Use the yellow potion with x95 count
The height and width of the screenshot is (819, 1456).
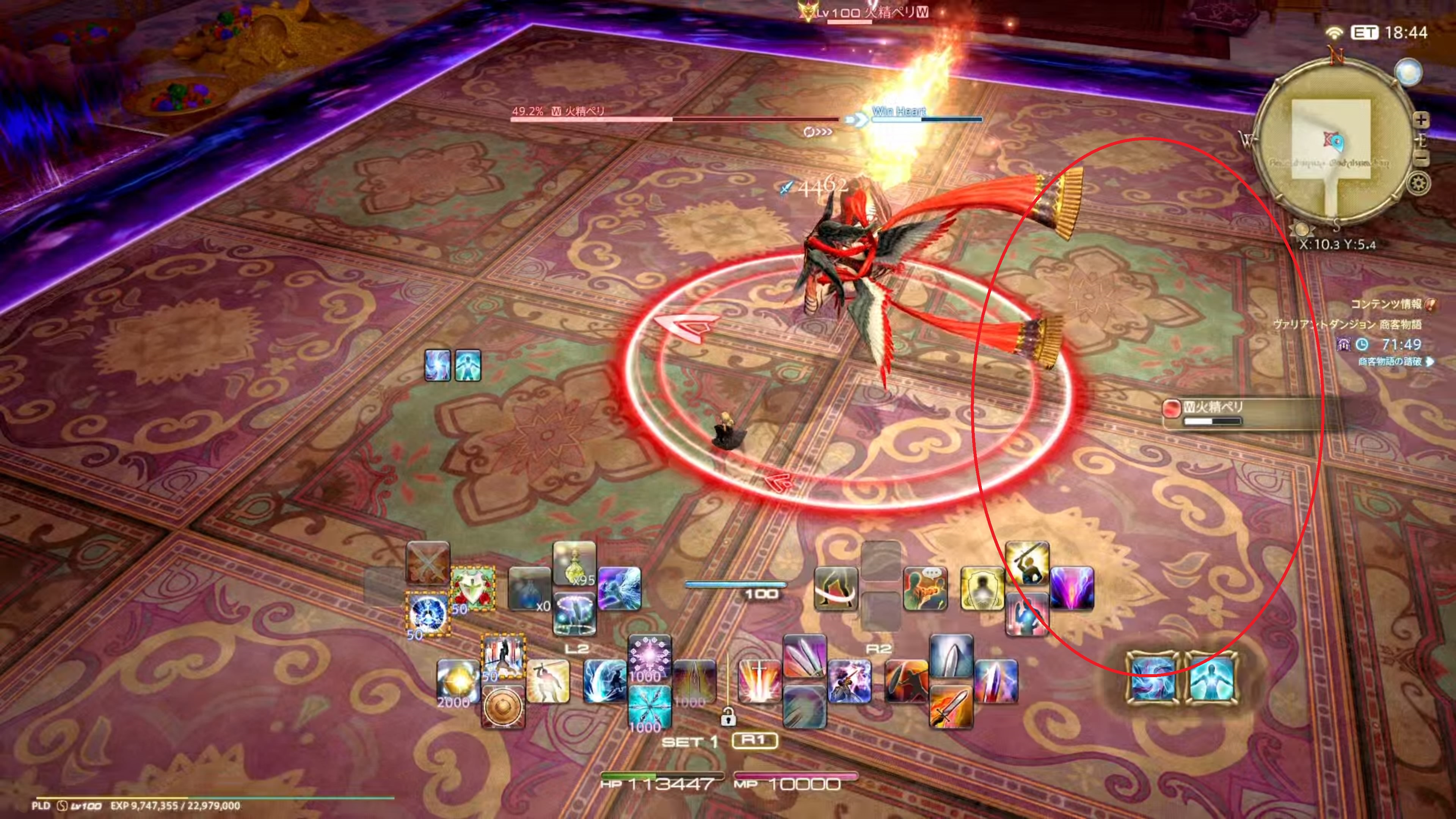[574, 562]
